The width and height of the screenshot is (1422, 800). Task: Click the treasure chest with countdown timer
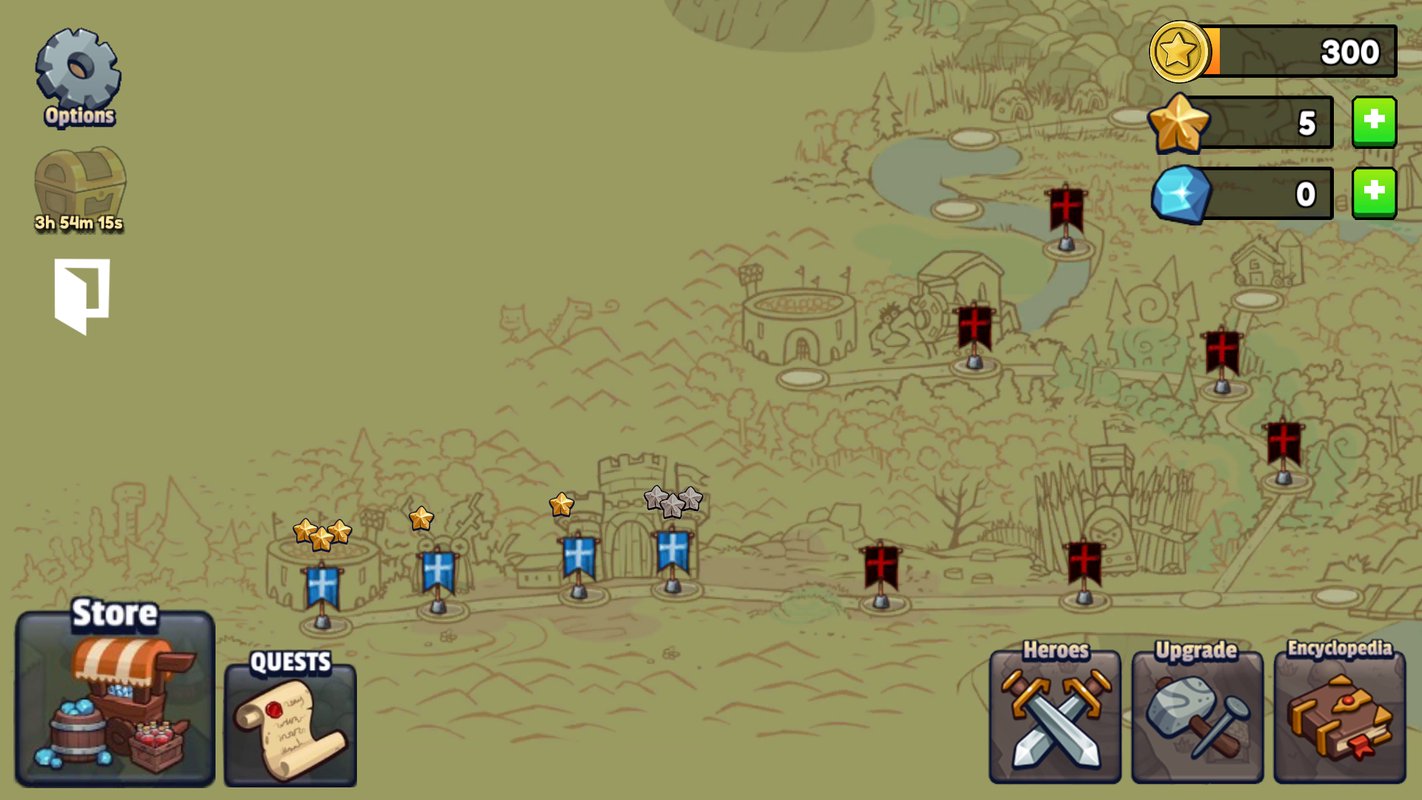80,185
